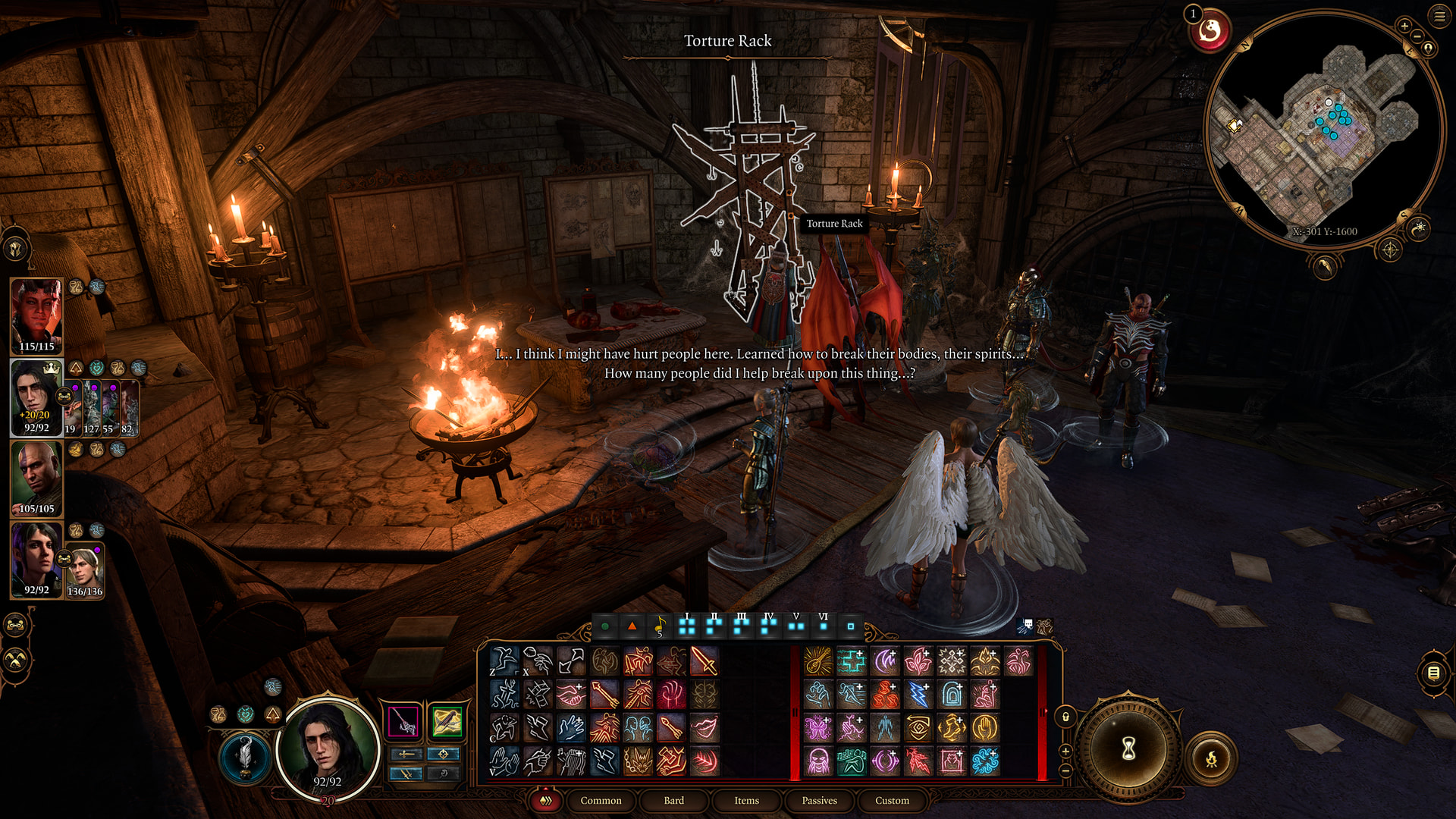Choose Shadowheart's portrait in party list
1456x819 pixels.
click(x=35, y=559)
